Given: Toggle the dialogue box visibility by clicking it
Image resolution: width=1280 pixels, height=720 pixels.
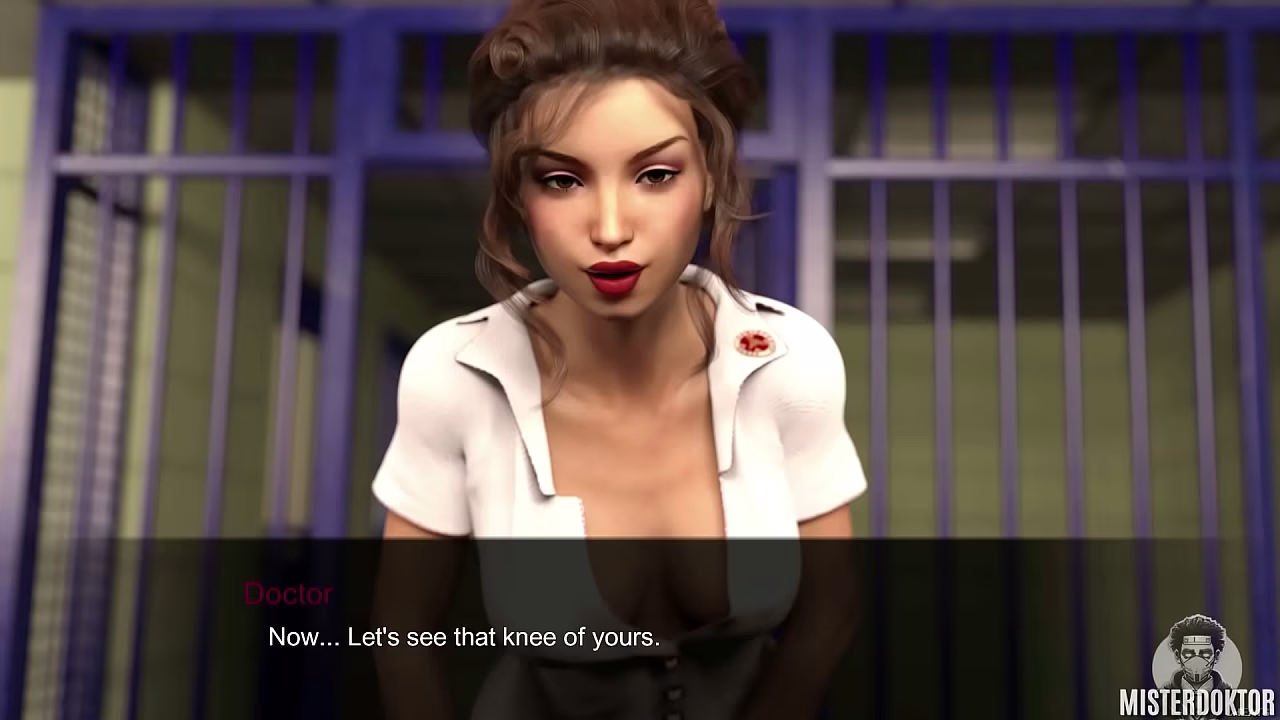Looking at the screenshot, I should click(640, 620).
